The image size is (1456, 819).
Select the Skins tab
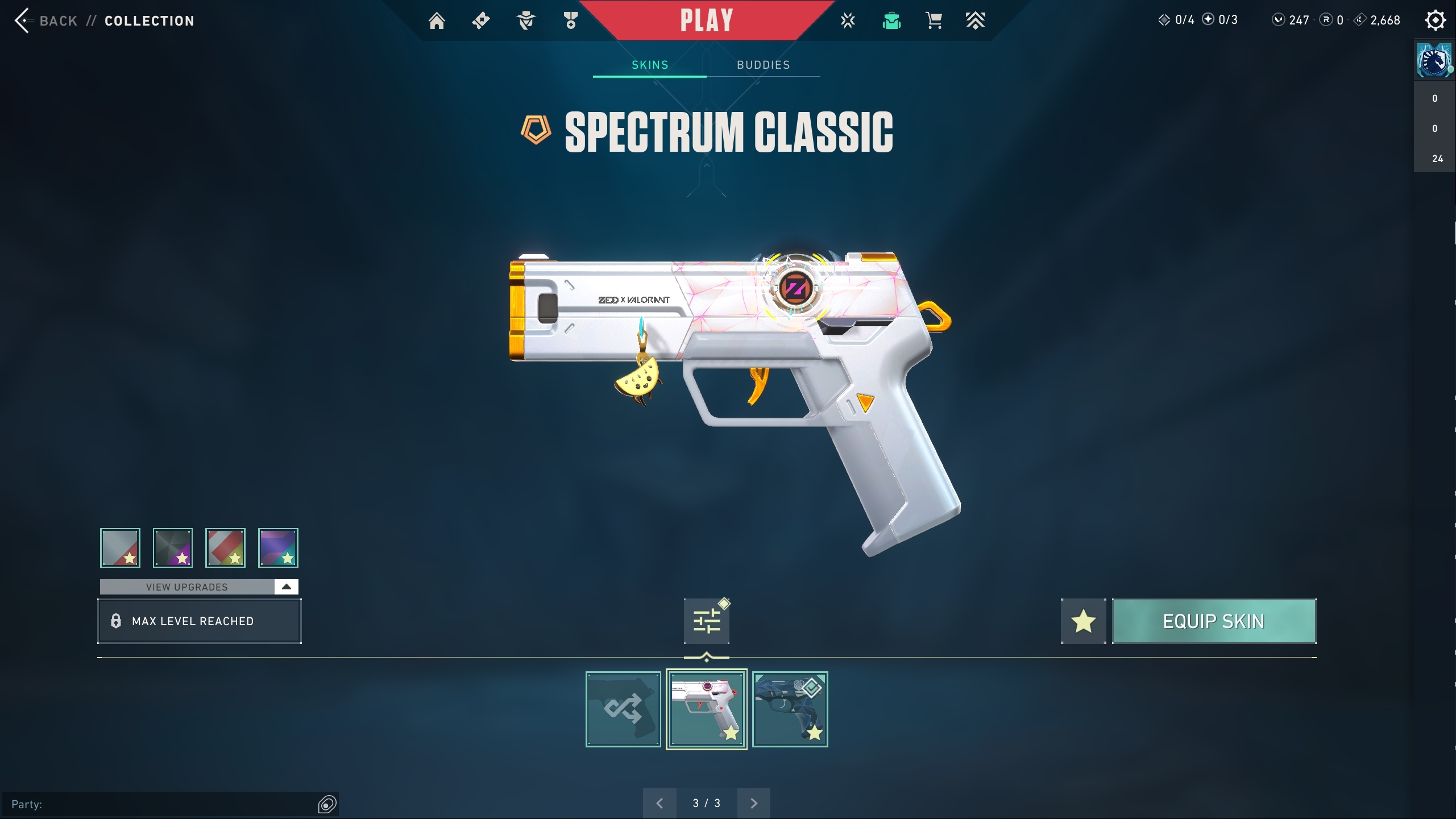[x=650, y=65]
